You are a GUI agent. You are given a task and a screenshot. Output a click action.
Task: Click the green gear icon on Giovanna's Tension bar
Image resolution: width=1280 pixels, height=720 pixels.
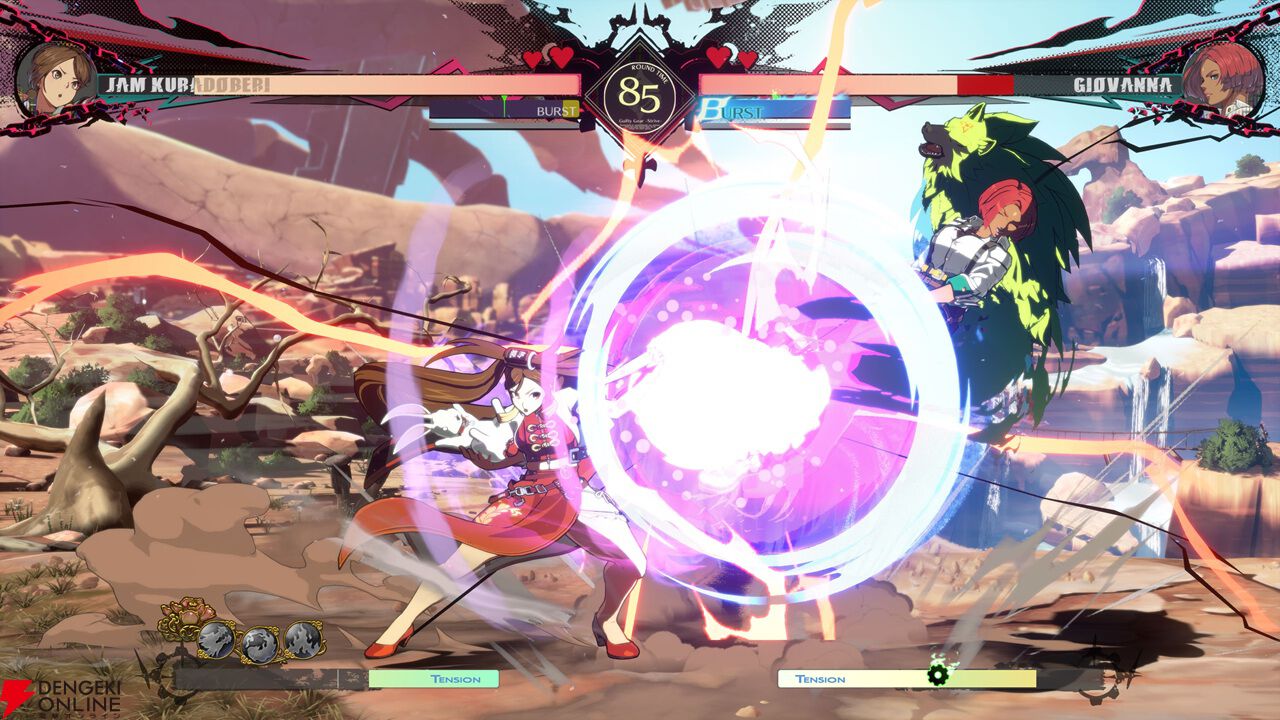[936, 678]
